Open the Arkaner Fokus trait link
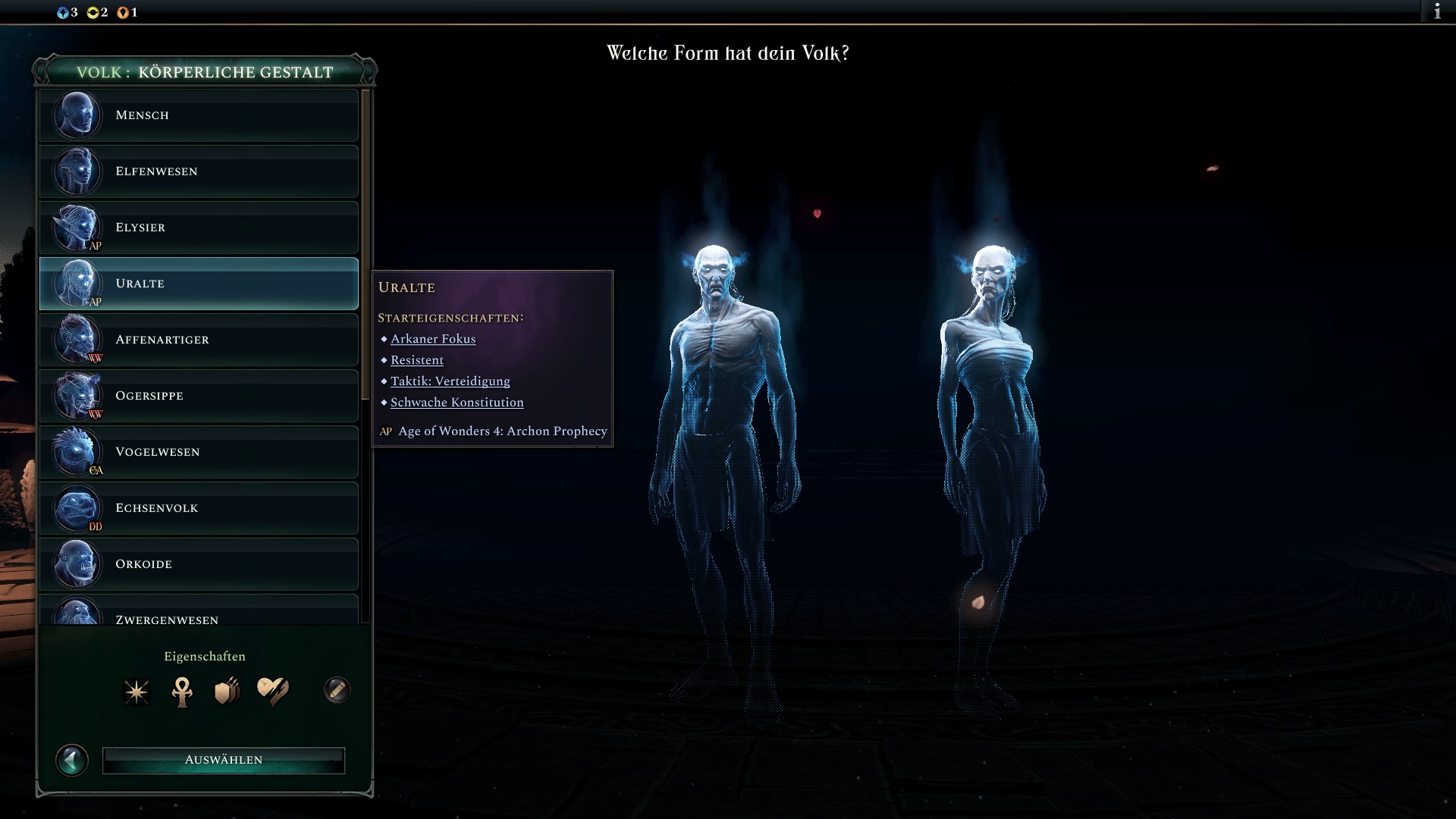 [x=433, y=339]
